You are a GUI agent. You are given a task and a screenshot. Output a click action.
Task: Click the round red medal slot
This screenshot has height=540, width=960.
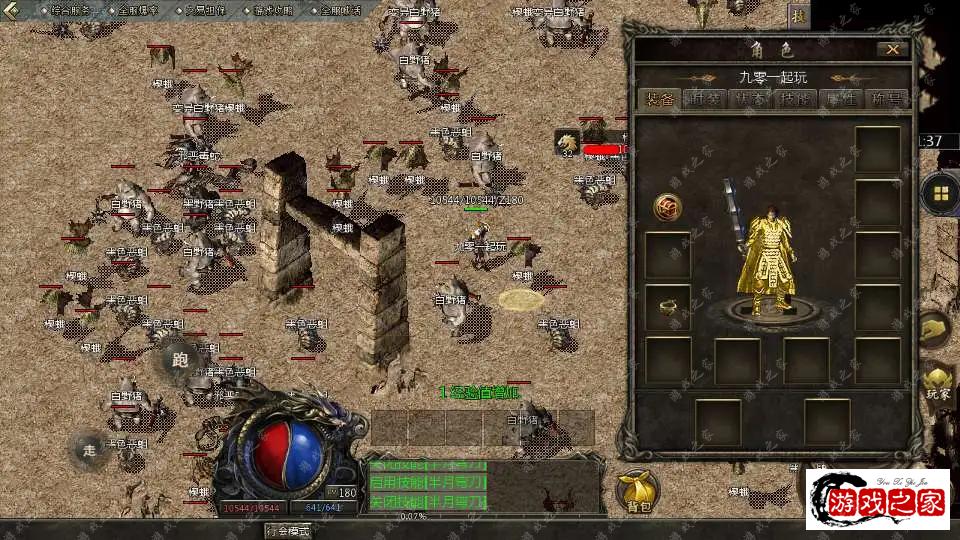click(667, 207)
